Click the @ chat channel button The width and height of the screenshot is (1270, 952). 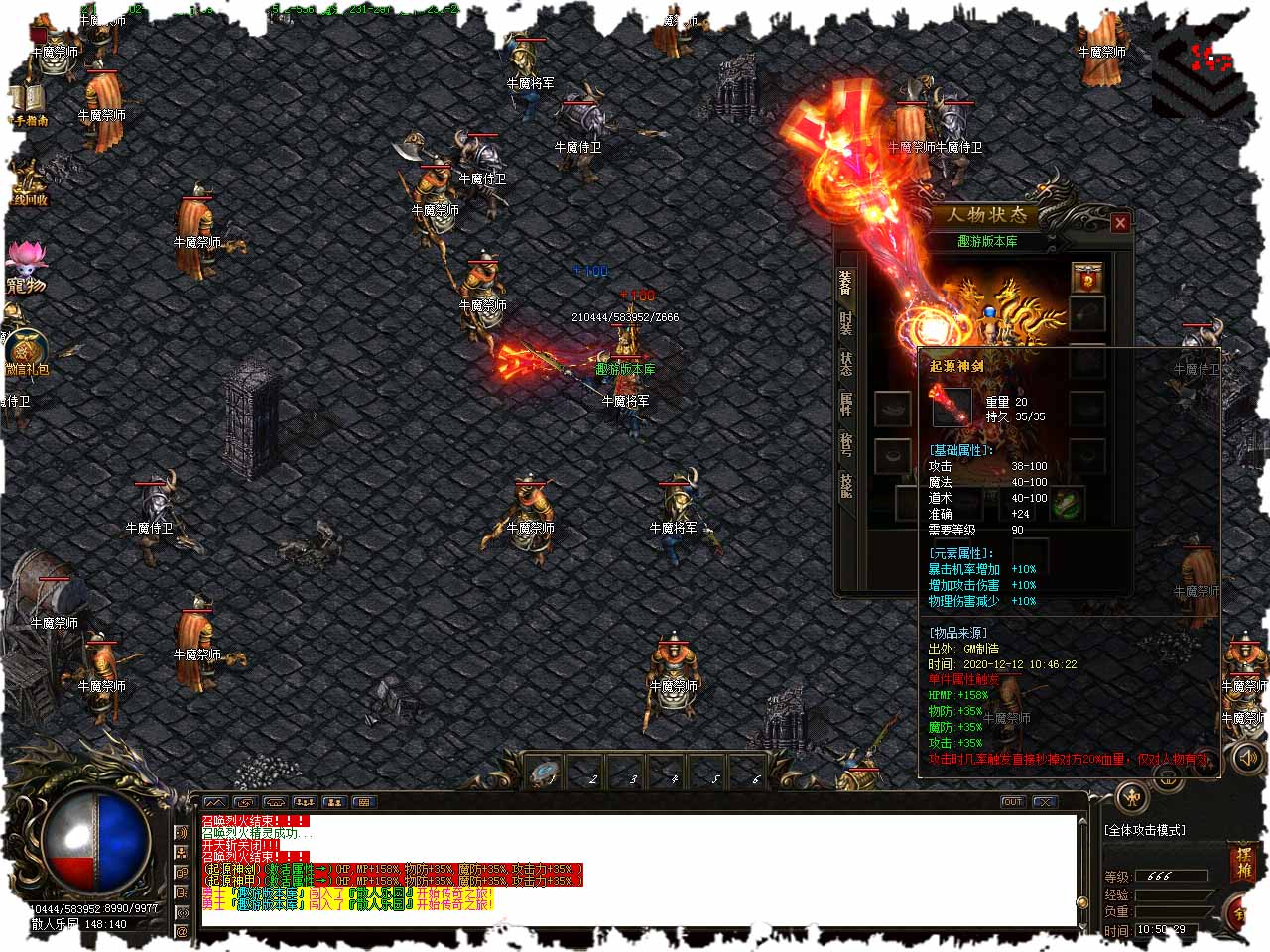(182, 931)
